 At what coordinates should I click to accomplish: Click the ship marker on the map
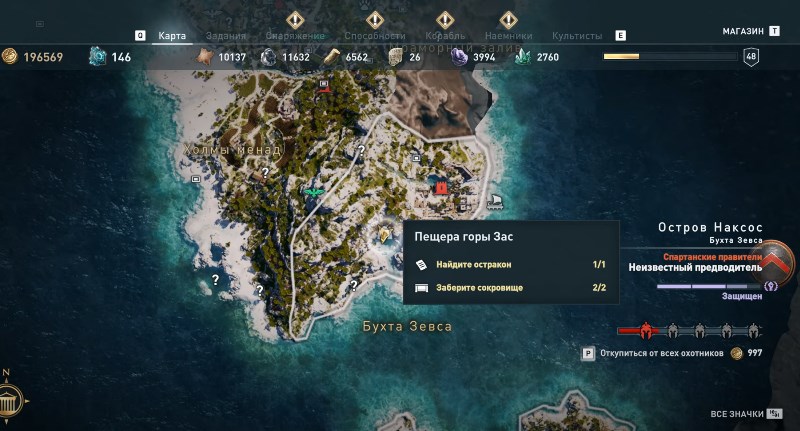click(495, 201)
